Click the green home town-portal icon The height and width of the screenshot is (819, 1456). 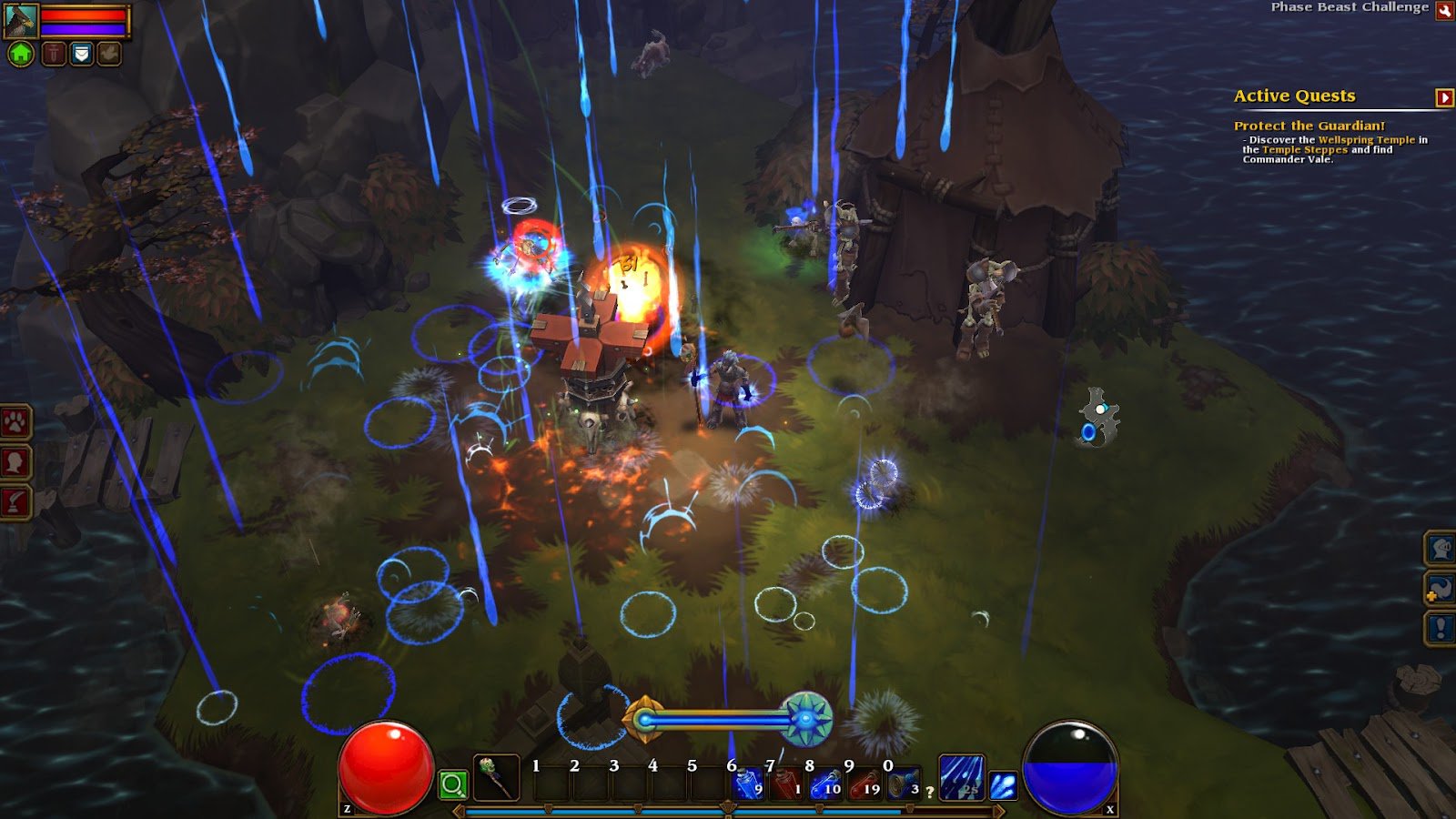tap(20, 53)
